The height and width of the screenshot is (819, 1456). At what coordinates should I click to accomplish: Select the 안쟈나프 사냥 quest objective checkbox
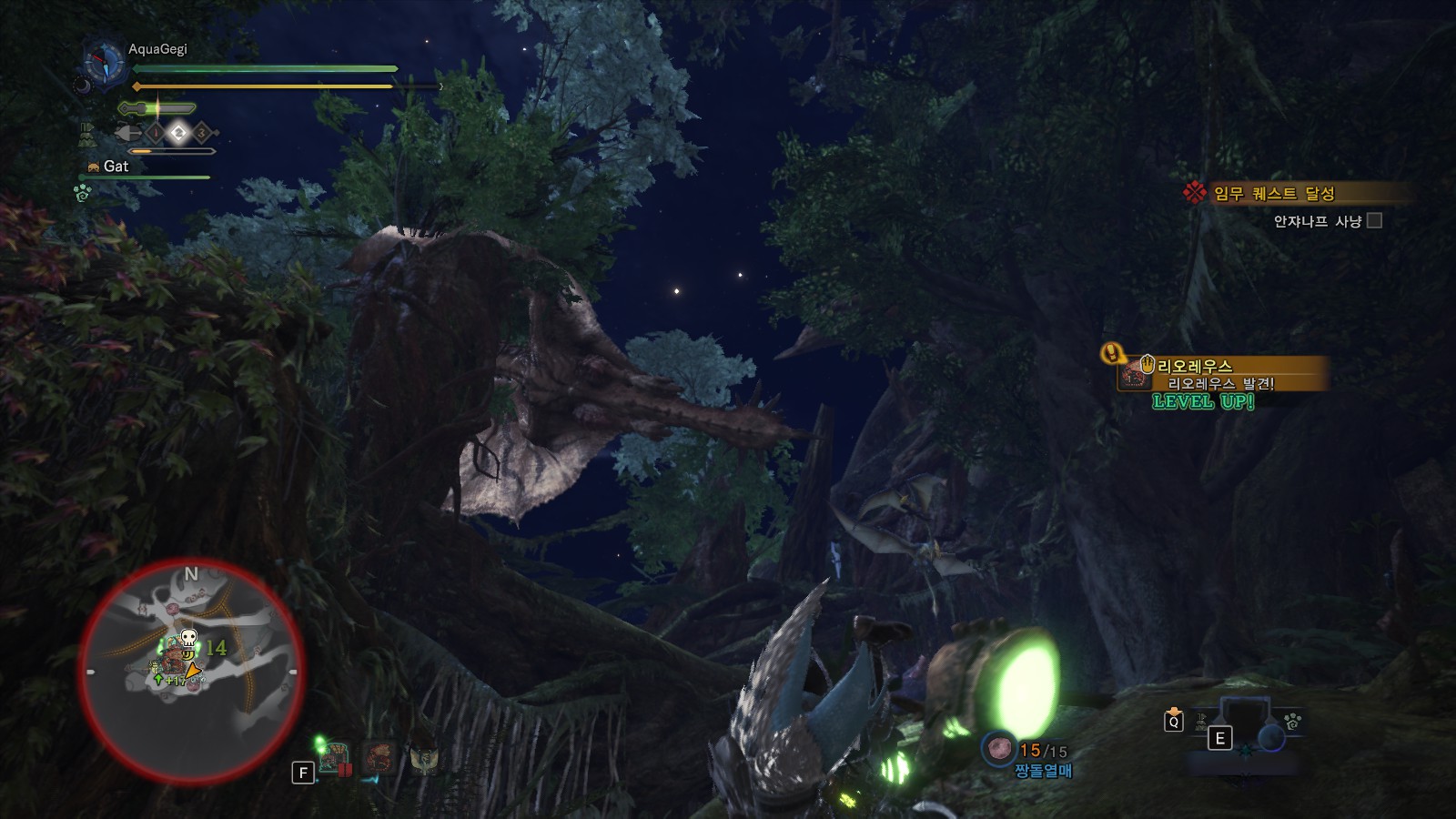1374,220
